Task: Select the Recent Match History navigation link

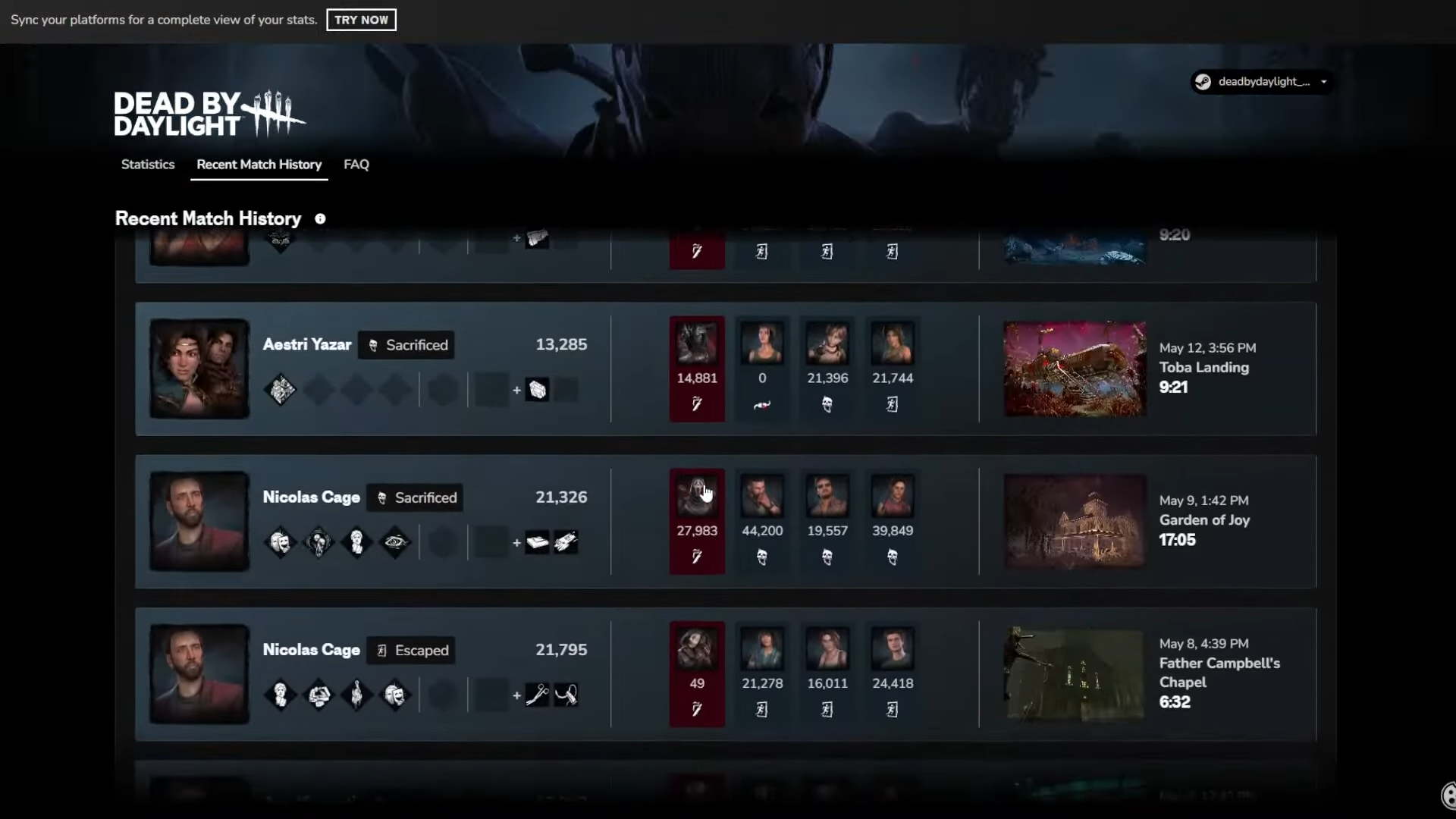Action: click(259, 164)
